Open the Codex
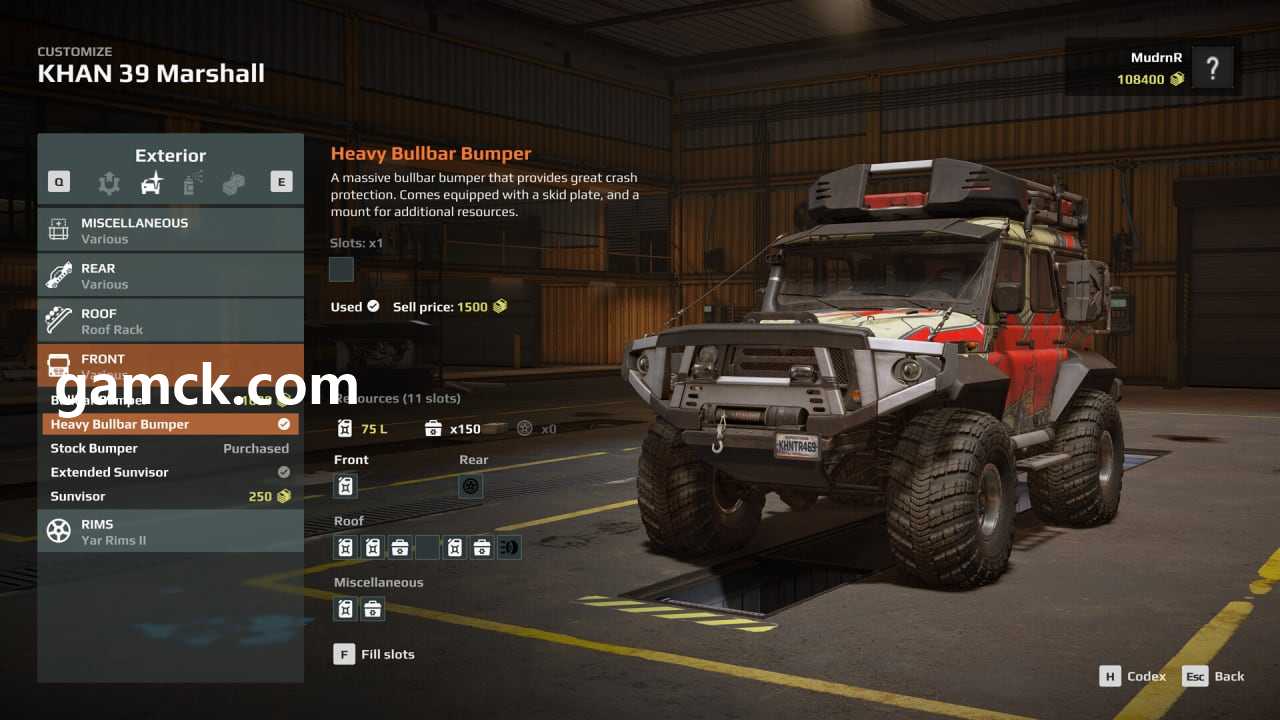This screenshot has height=720, width=1280. tap(1133, 676)
